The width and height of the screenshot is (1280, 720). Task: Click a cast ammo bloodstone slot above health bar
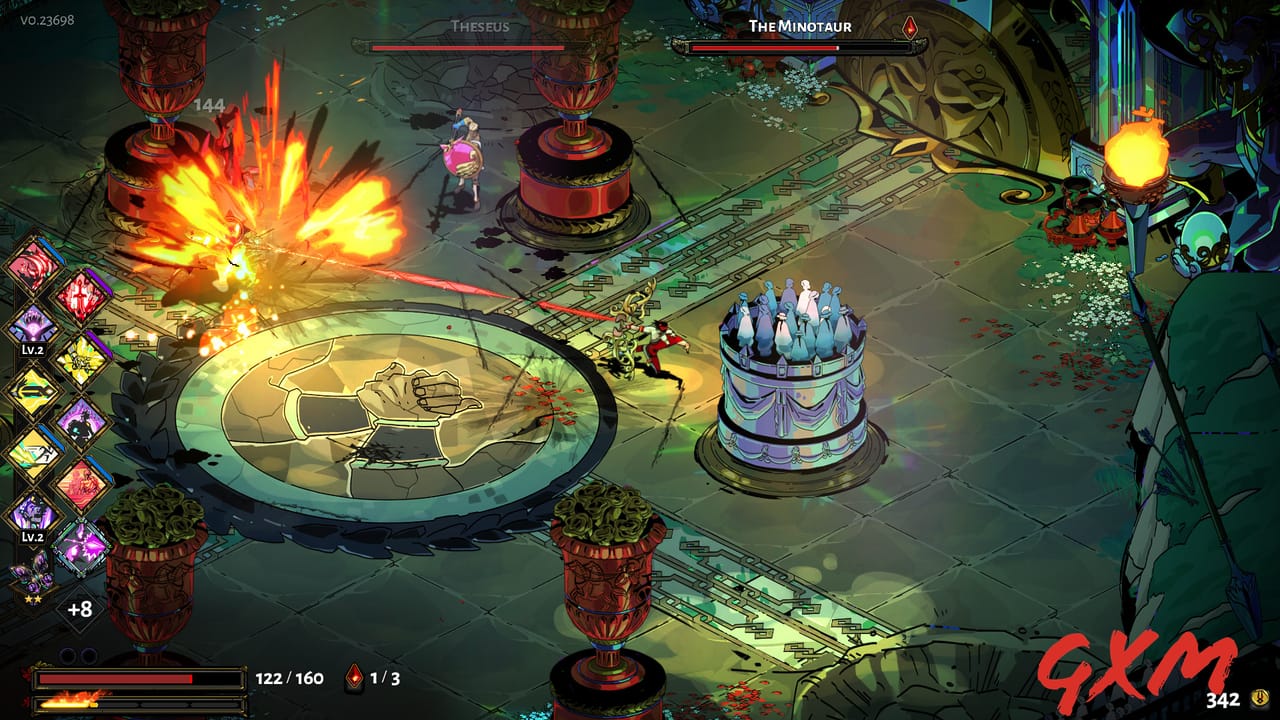coord(67,655)
